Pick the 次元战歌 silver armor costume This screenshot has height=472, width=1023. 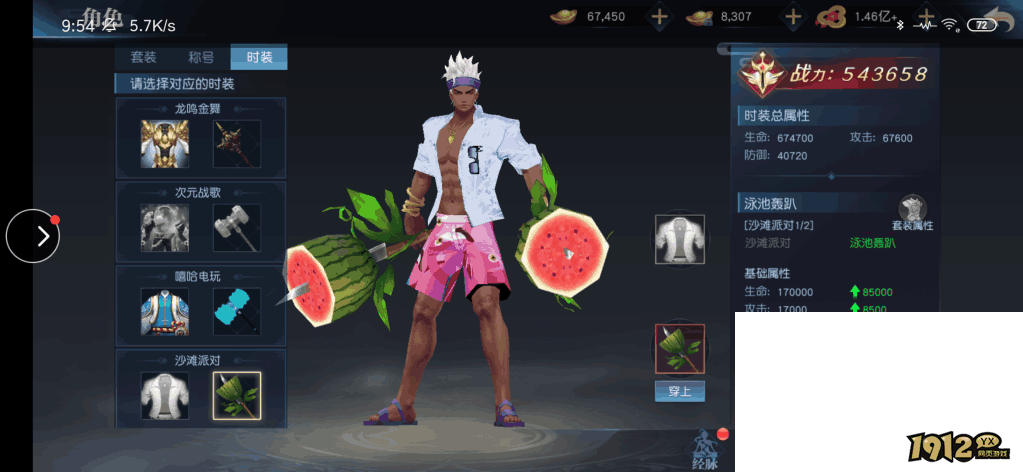[x=165, y=228]
